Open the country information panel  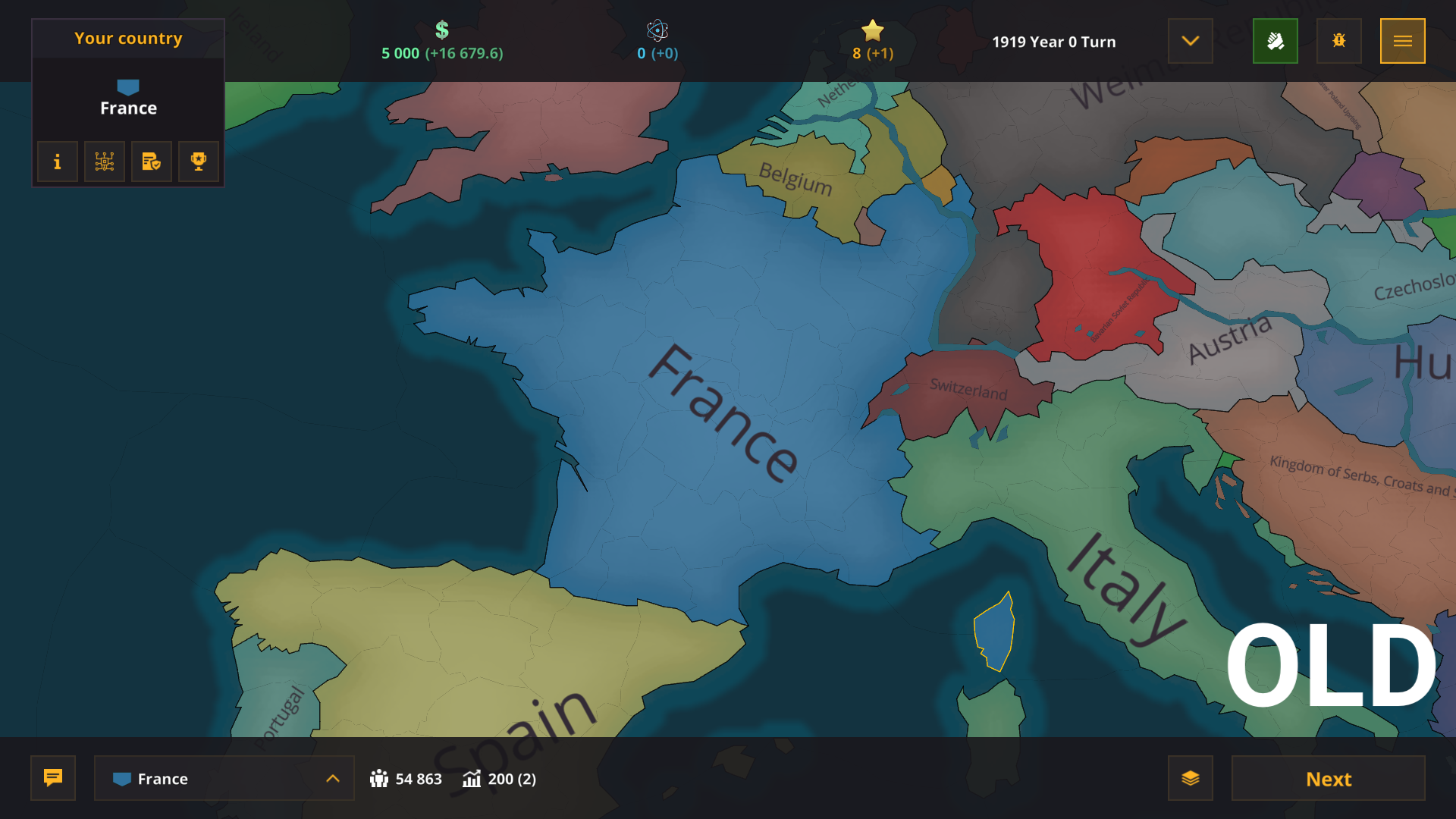tap(57, 162)
